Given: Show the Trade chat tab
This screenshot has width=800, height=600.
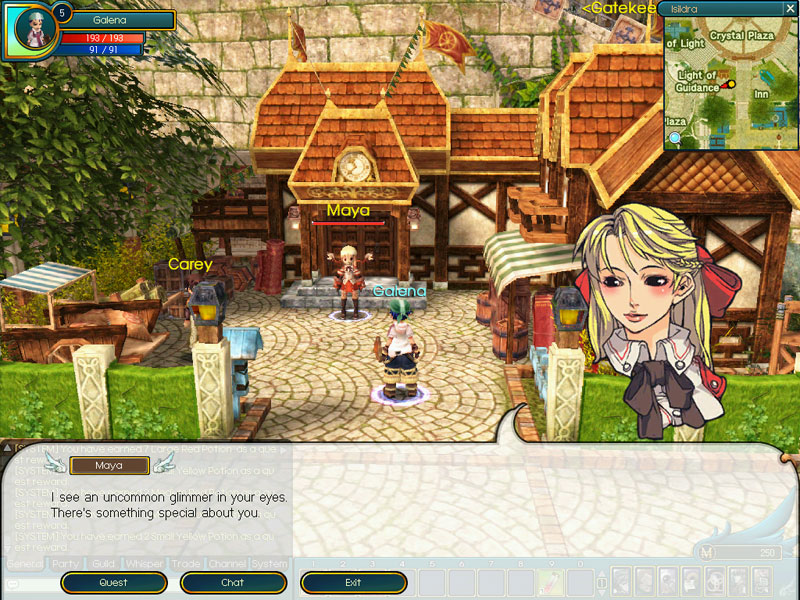Looking at the screenshot, I should pos(187,564).
